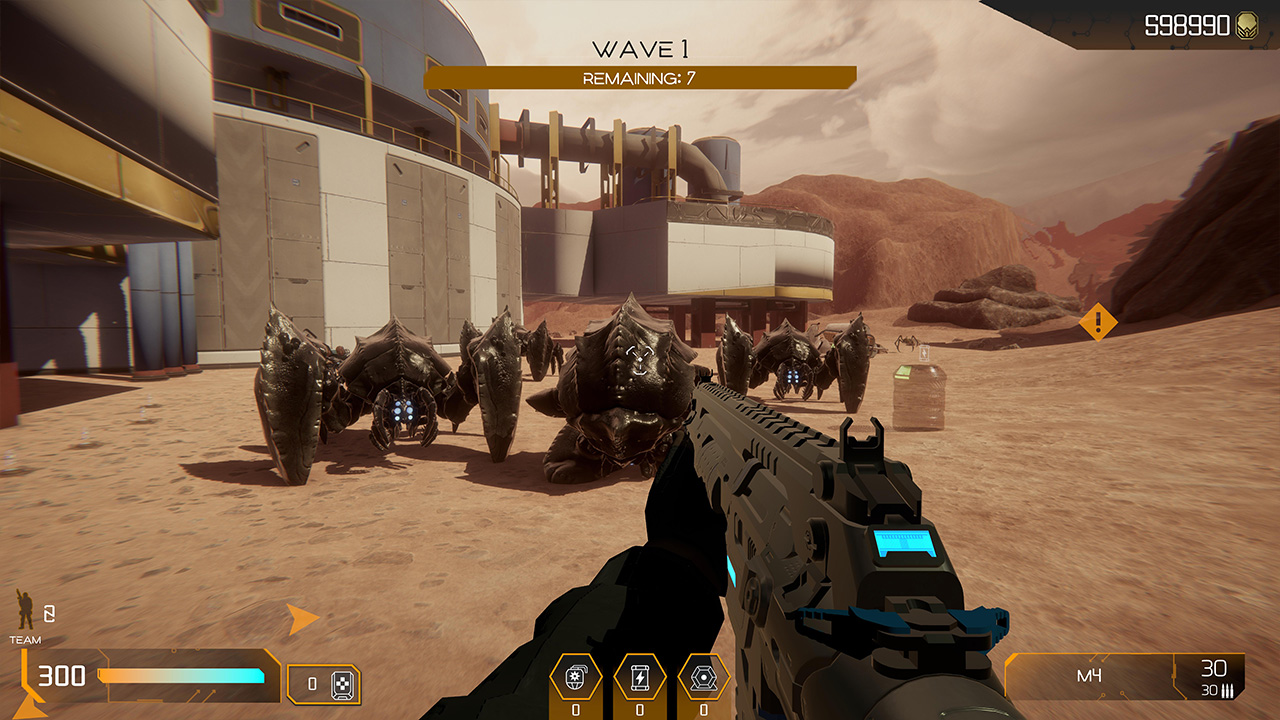Select the grenade equipment slot icon
Image resolution: width=1280 pixels, height=720 pixels.
tap(576, 676)
